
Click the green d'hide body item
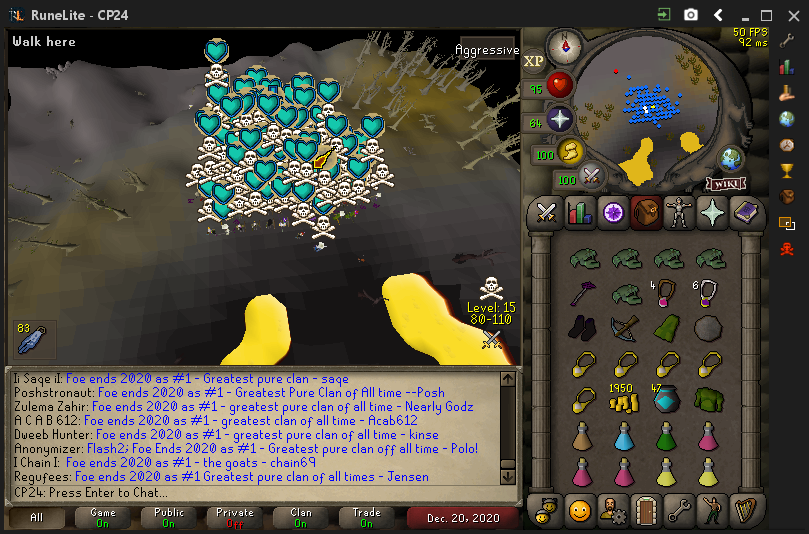709,400
